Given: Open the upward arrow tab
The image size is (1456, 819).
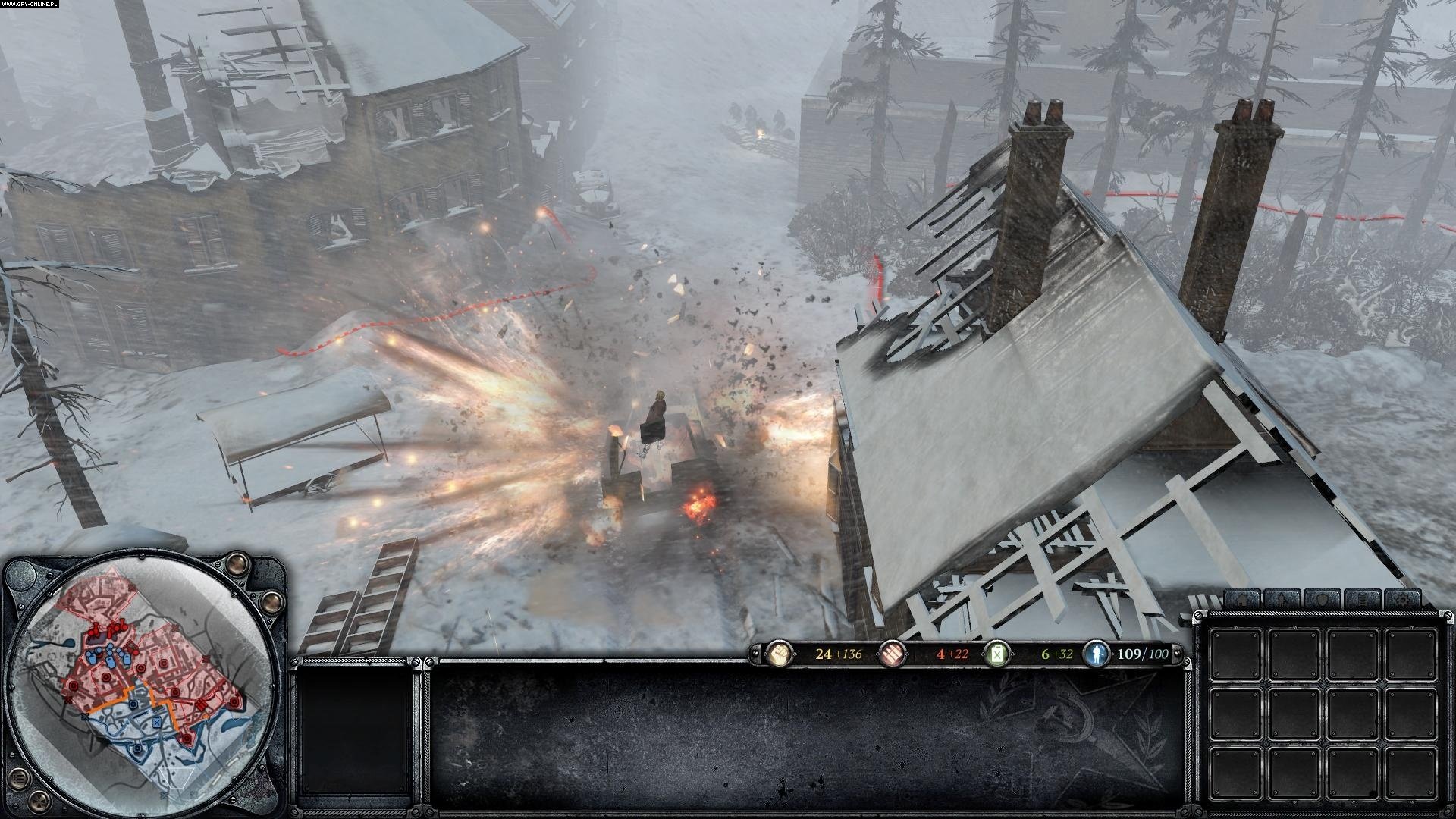Looking at the screenshot, I should pos(1282,601).
